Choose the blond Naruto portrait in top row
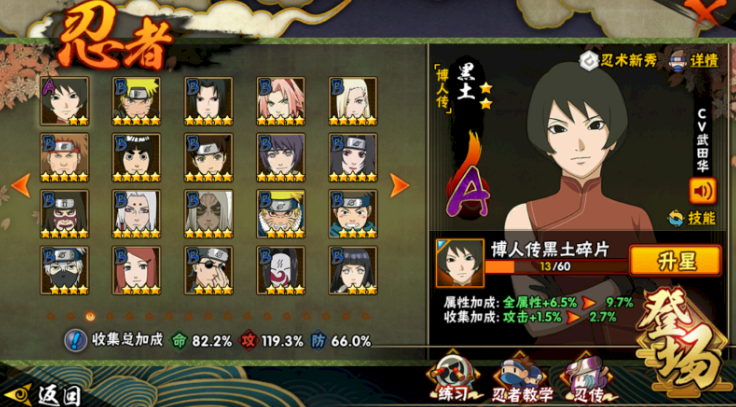The height and width of the screenshot is (407, 736). pos(136,100)
